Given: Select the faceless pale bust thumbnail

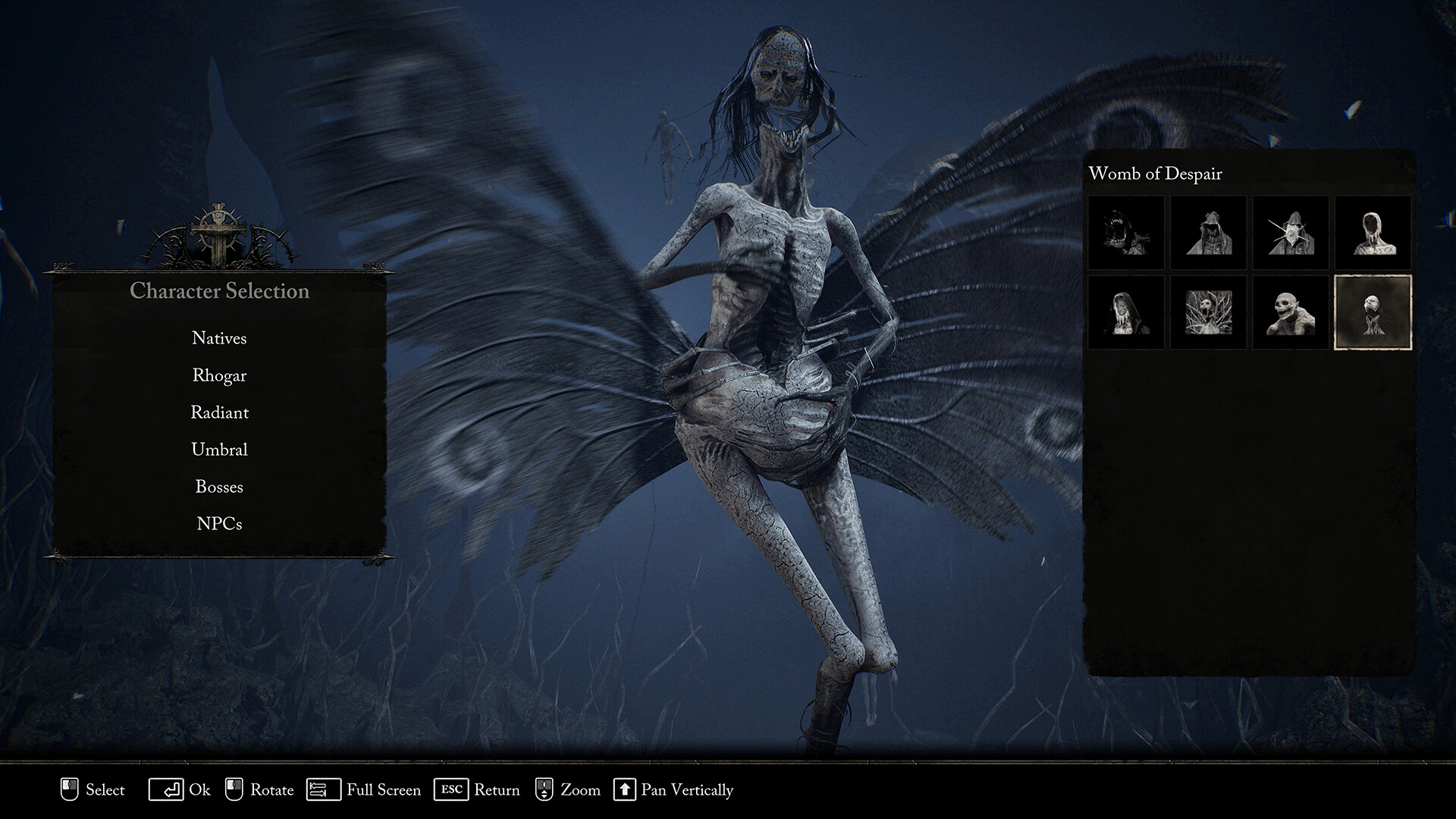Looking at the screenshot, I should point(1374,233).
